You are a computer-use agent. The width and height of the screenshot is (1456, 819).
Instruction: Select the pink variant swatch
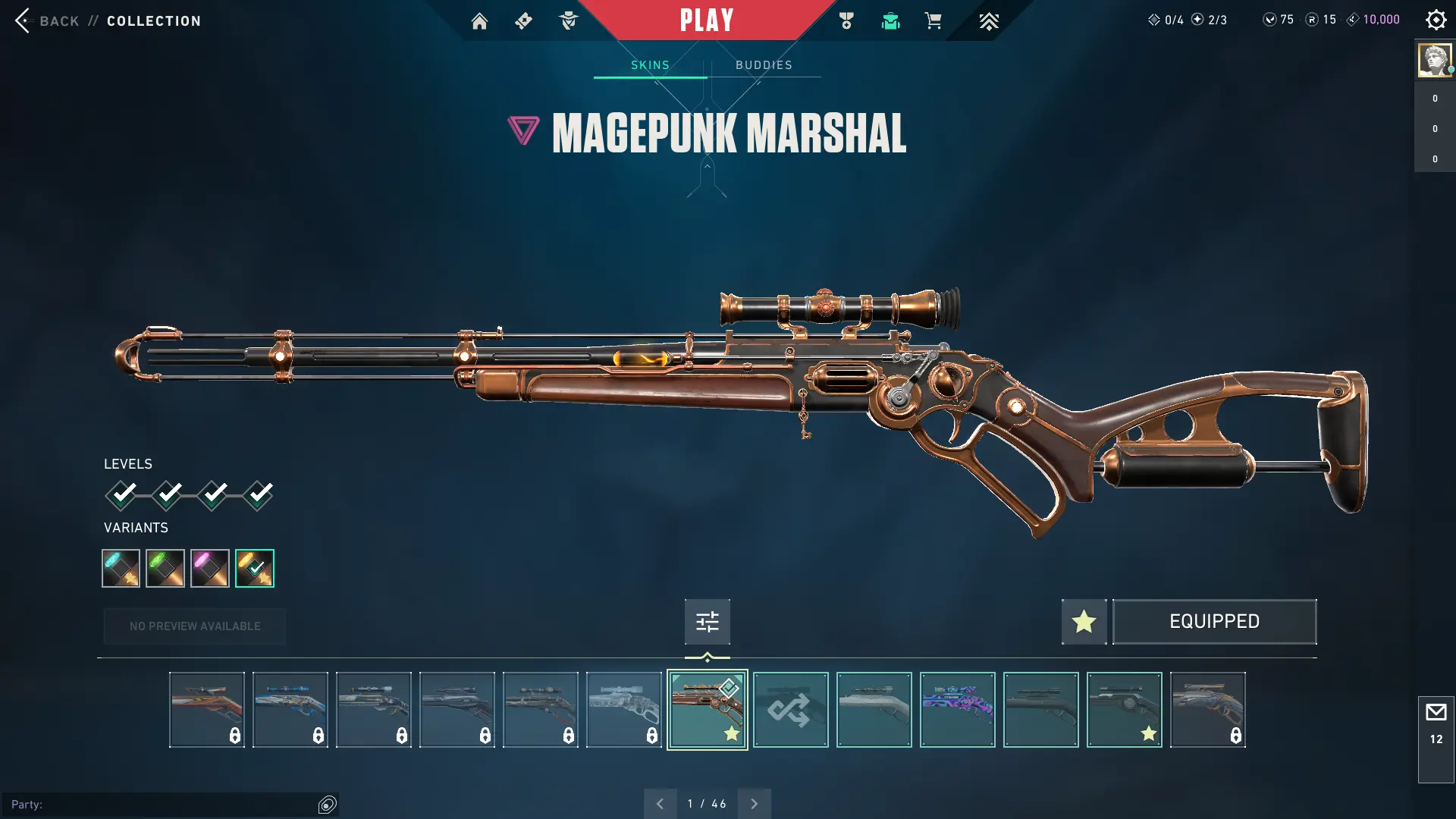(x=210, y=568)
